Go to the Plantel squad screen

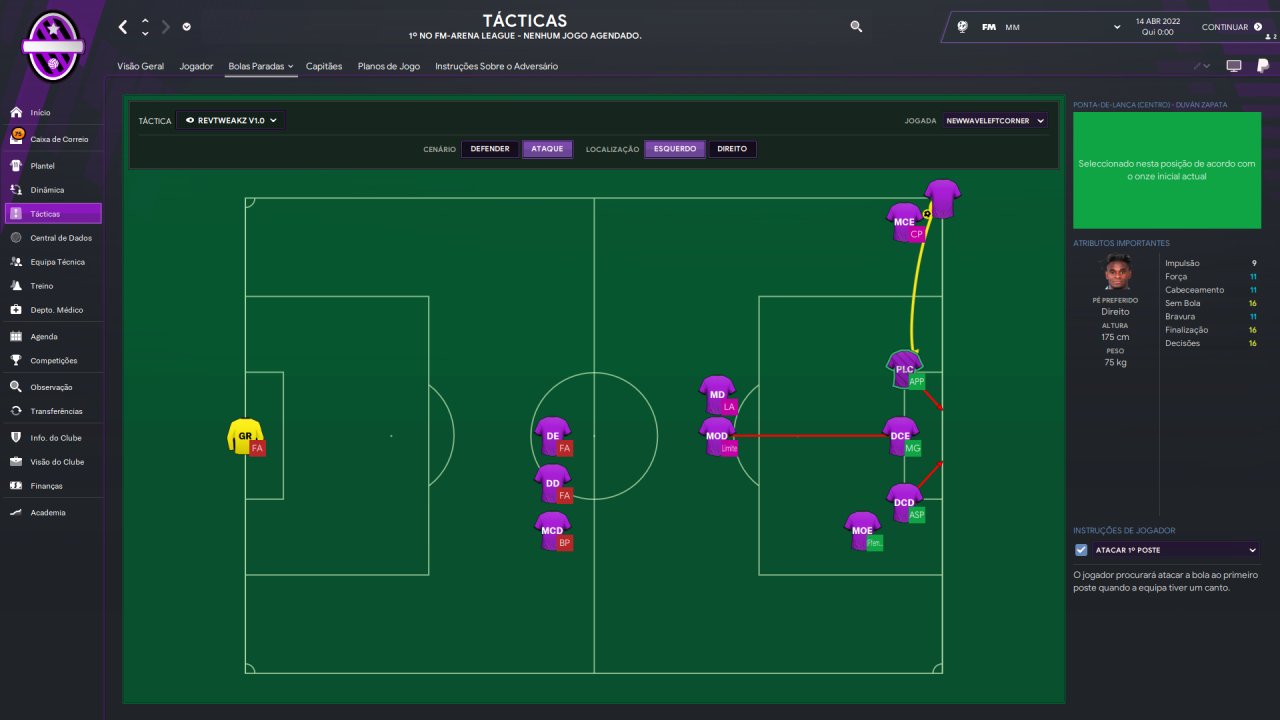pyautogui.click(x=42, y=166)
